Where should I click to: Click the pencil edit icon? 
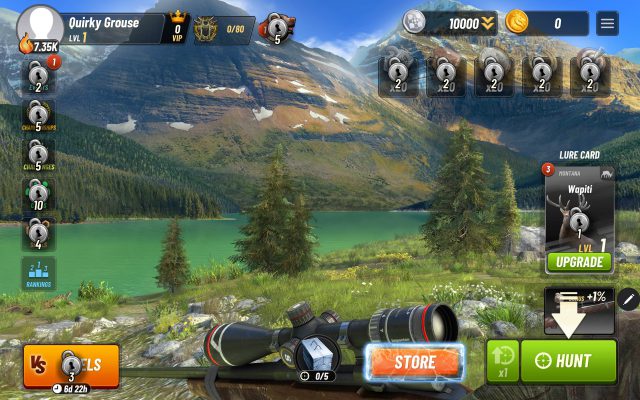click(x=628, y=299)
